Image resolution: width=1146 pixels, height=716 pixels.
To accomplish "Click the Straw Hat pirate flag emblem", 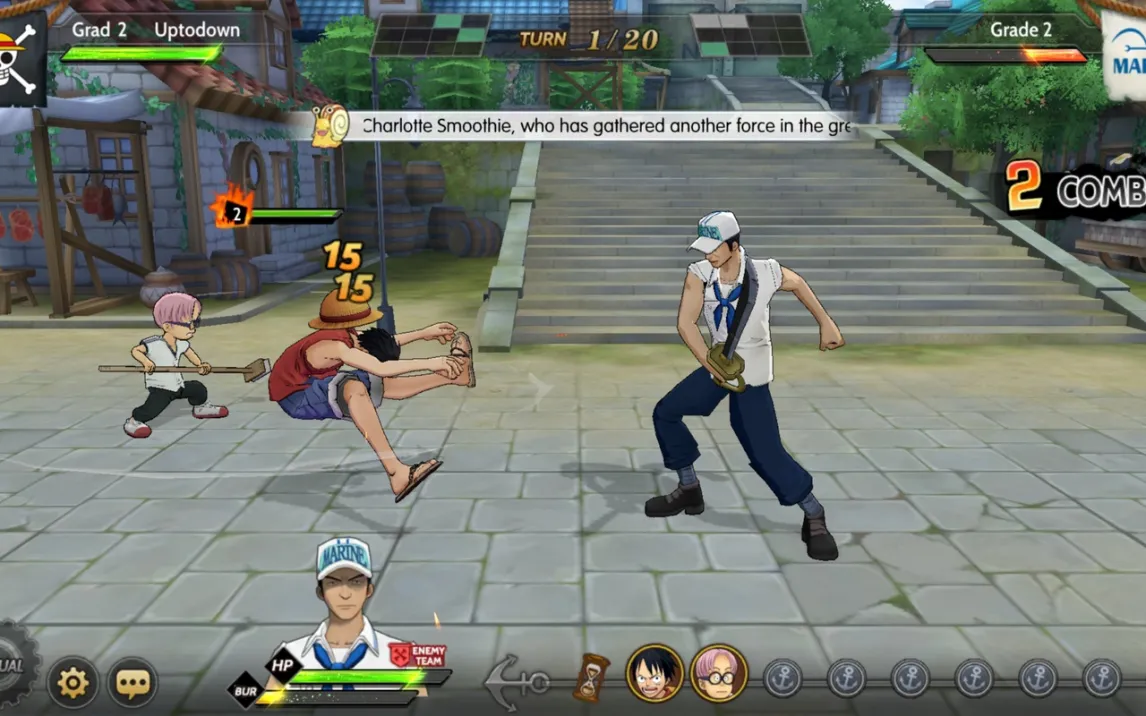I will tap(21, 56).
